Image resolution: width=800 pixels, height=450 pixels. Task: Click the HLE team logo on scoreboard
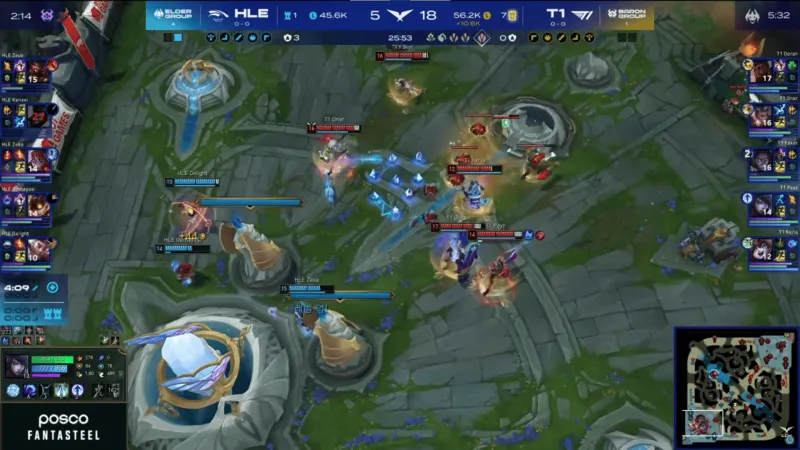217,15
